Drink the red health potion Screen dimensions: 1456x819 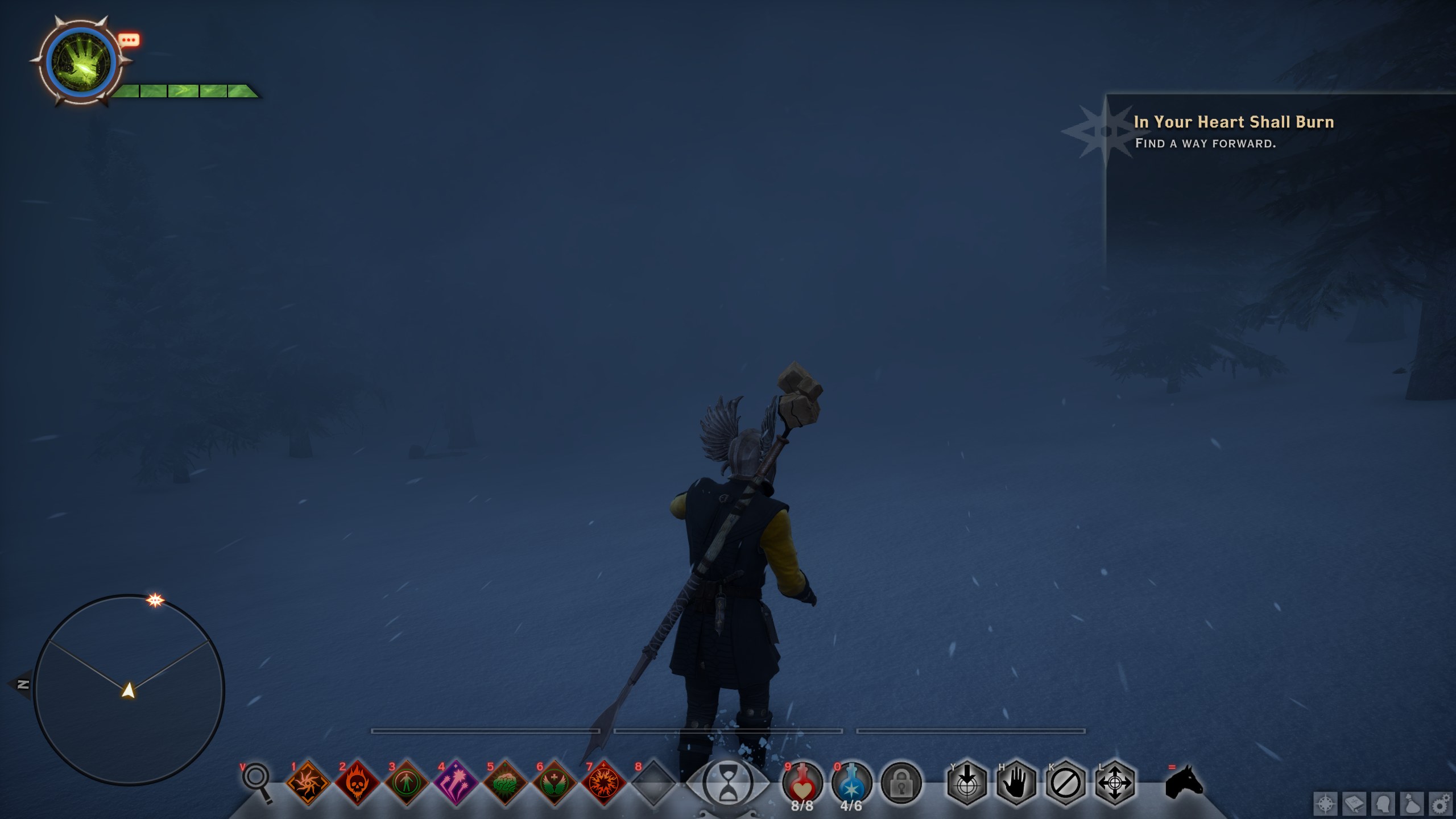[x=802, y=783]
